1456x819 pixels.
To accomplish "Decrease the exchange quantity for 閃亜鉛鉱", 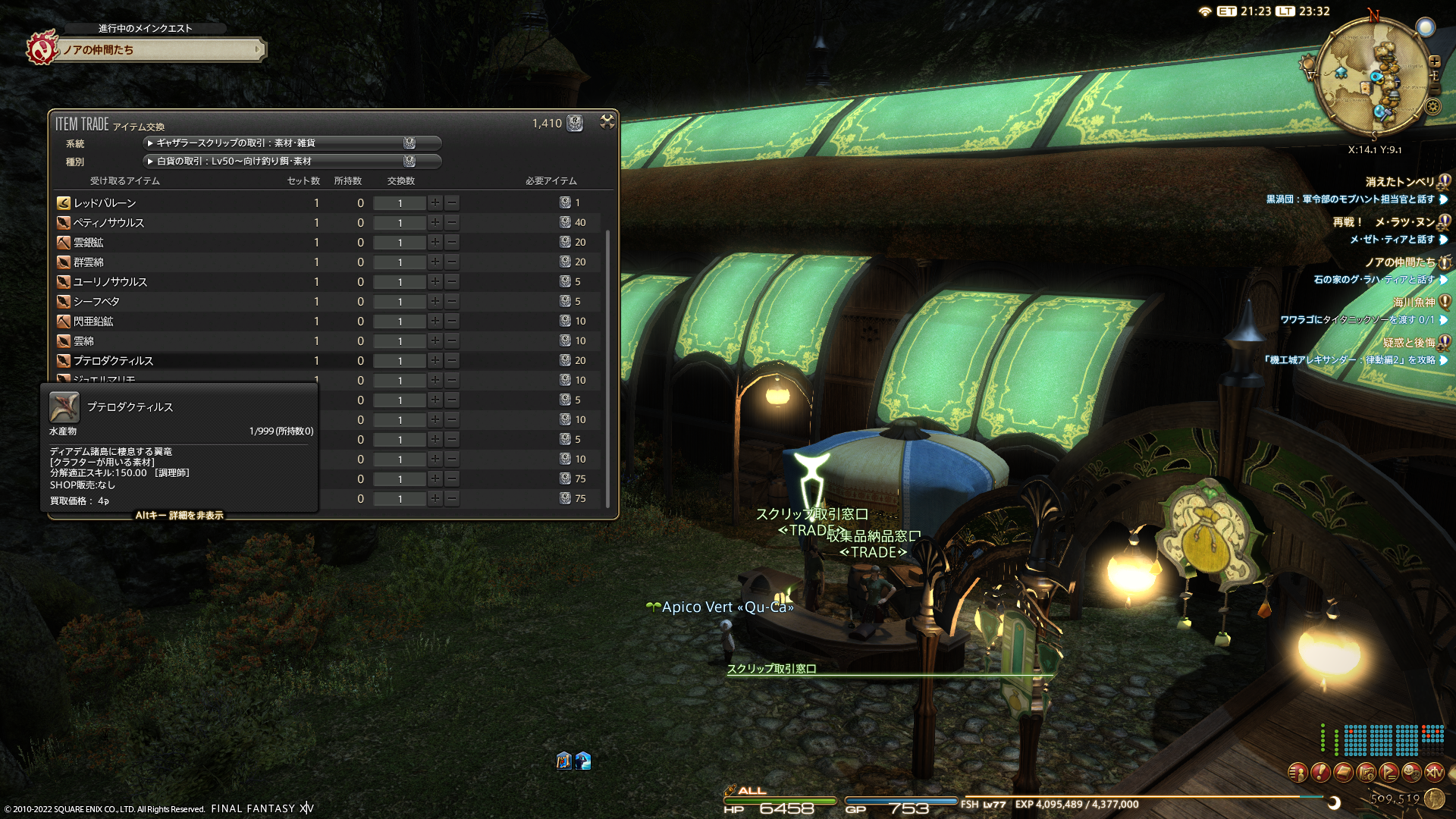I will [452, 322].
